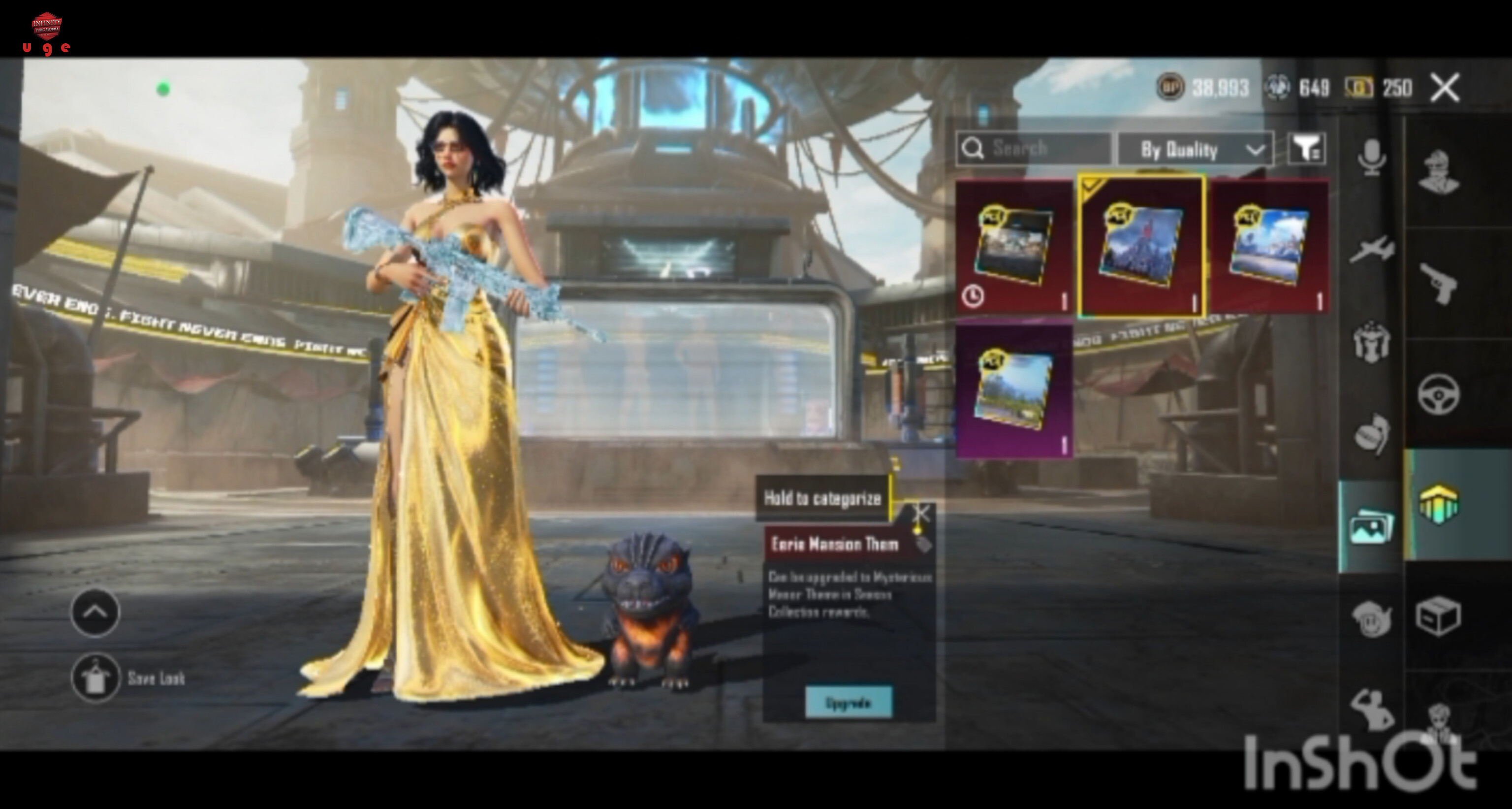
Task: Open the filter options funnel button
Action: [1307, 149]
